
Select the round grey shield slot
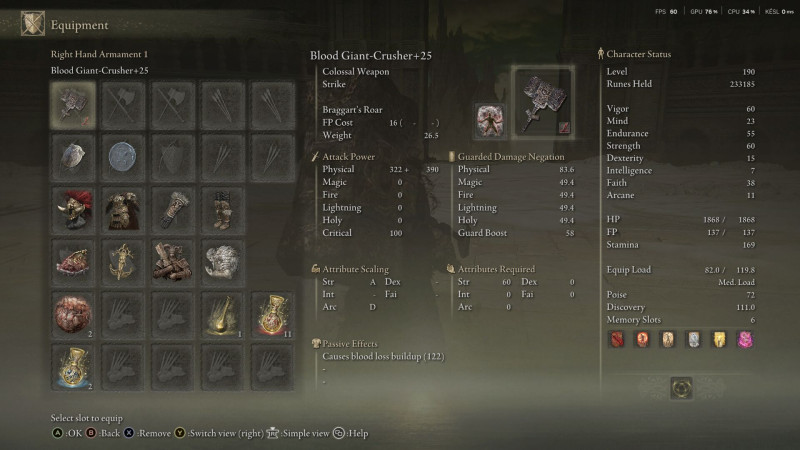pos(123,156)
